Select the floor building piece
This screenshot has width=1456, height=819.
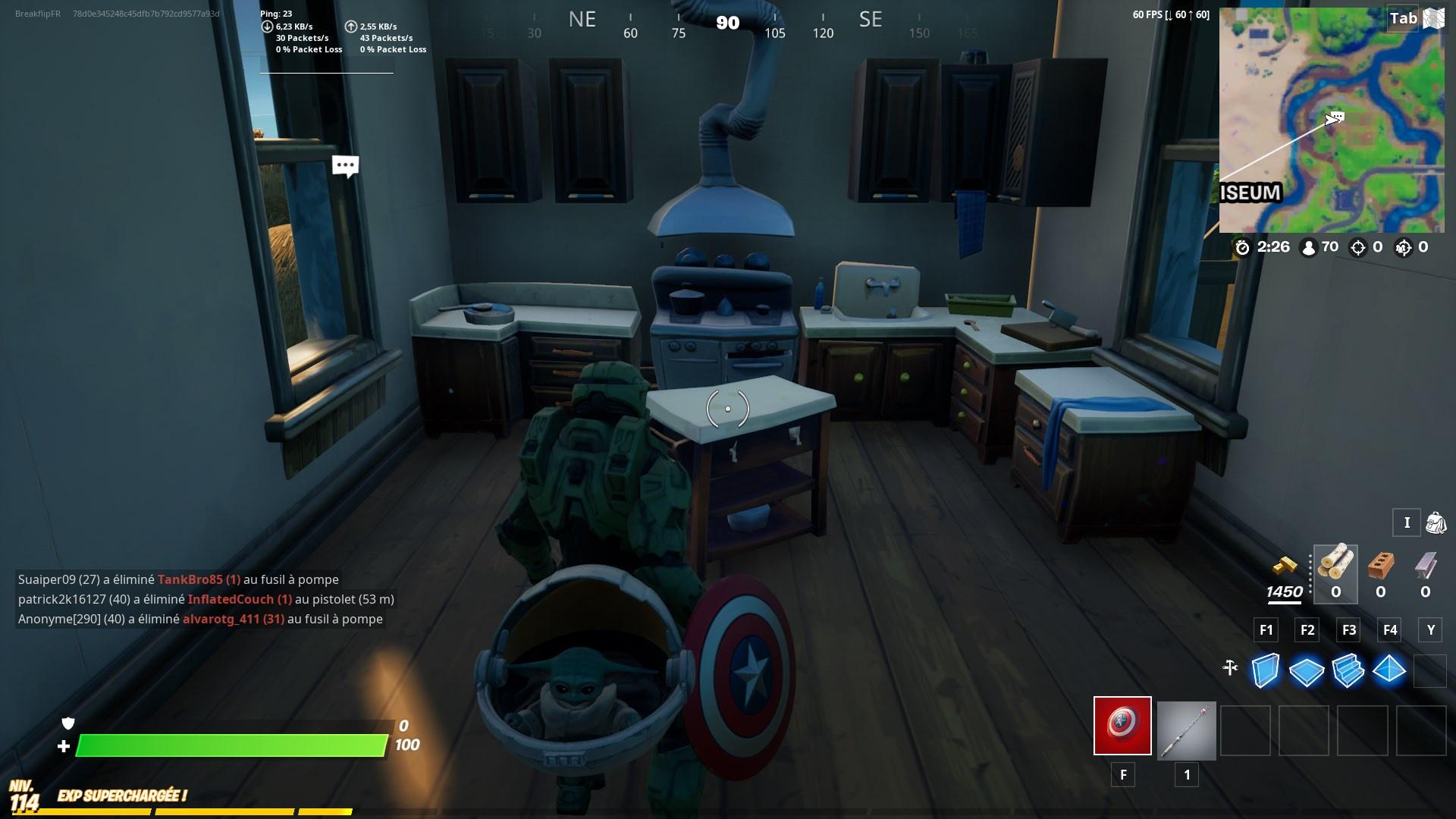coord(1306,670)
